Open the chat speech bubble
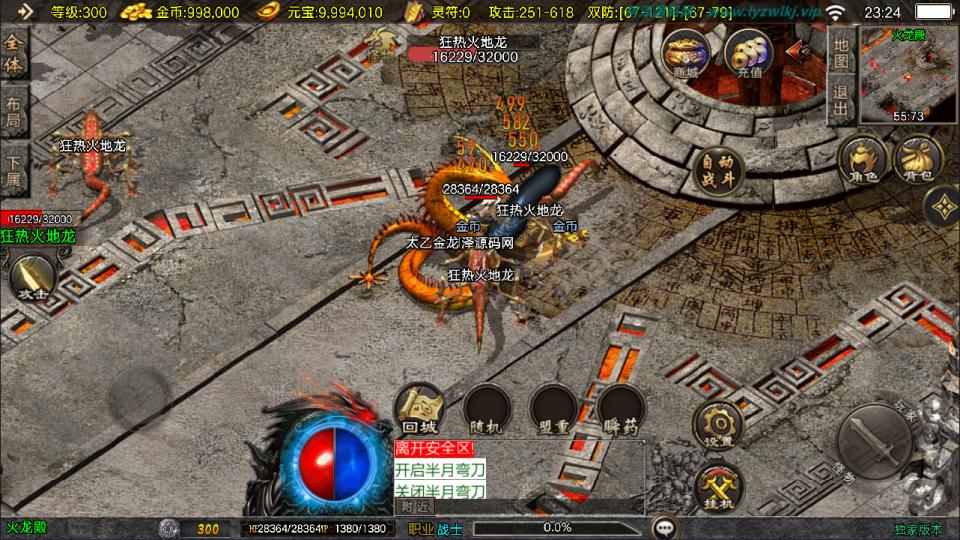This screenshot has height=540, width=960. pyautogui.click(x=663, y=527)
